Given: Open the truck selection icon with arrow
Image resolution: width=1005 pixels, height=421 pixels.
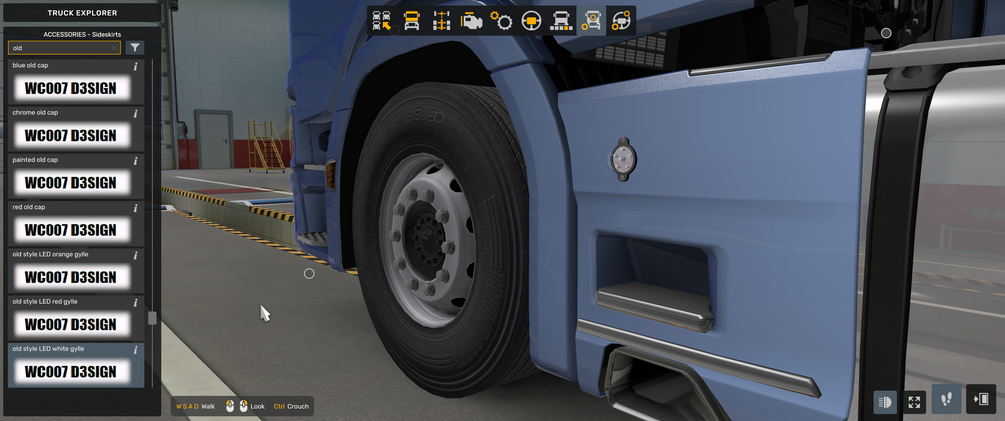Looking at the screenshot, I should click(x=382, y=21).
